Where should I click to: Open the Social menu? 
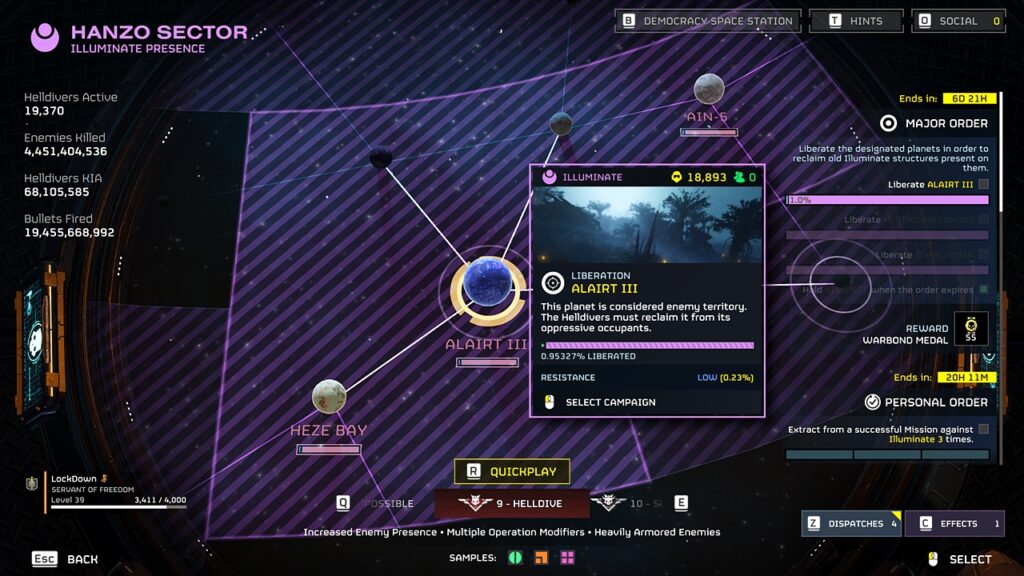pos(958,21)
